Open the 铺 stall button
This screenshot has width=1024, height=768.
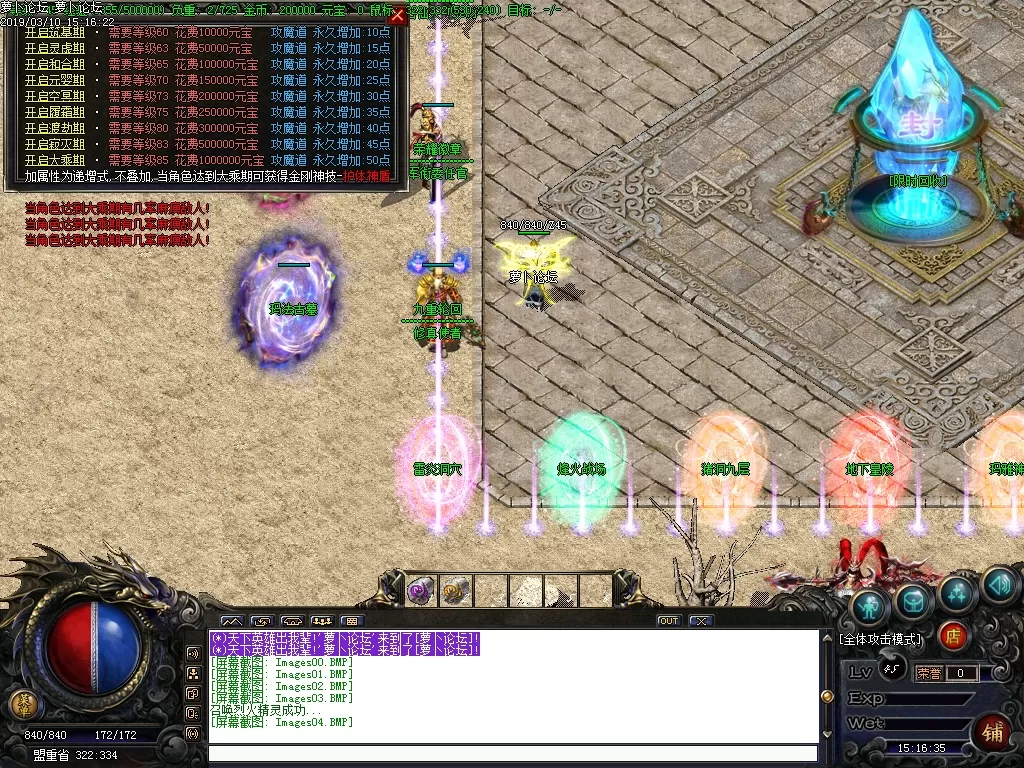point(992,731)
